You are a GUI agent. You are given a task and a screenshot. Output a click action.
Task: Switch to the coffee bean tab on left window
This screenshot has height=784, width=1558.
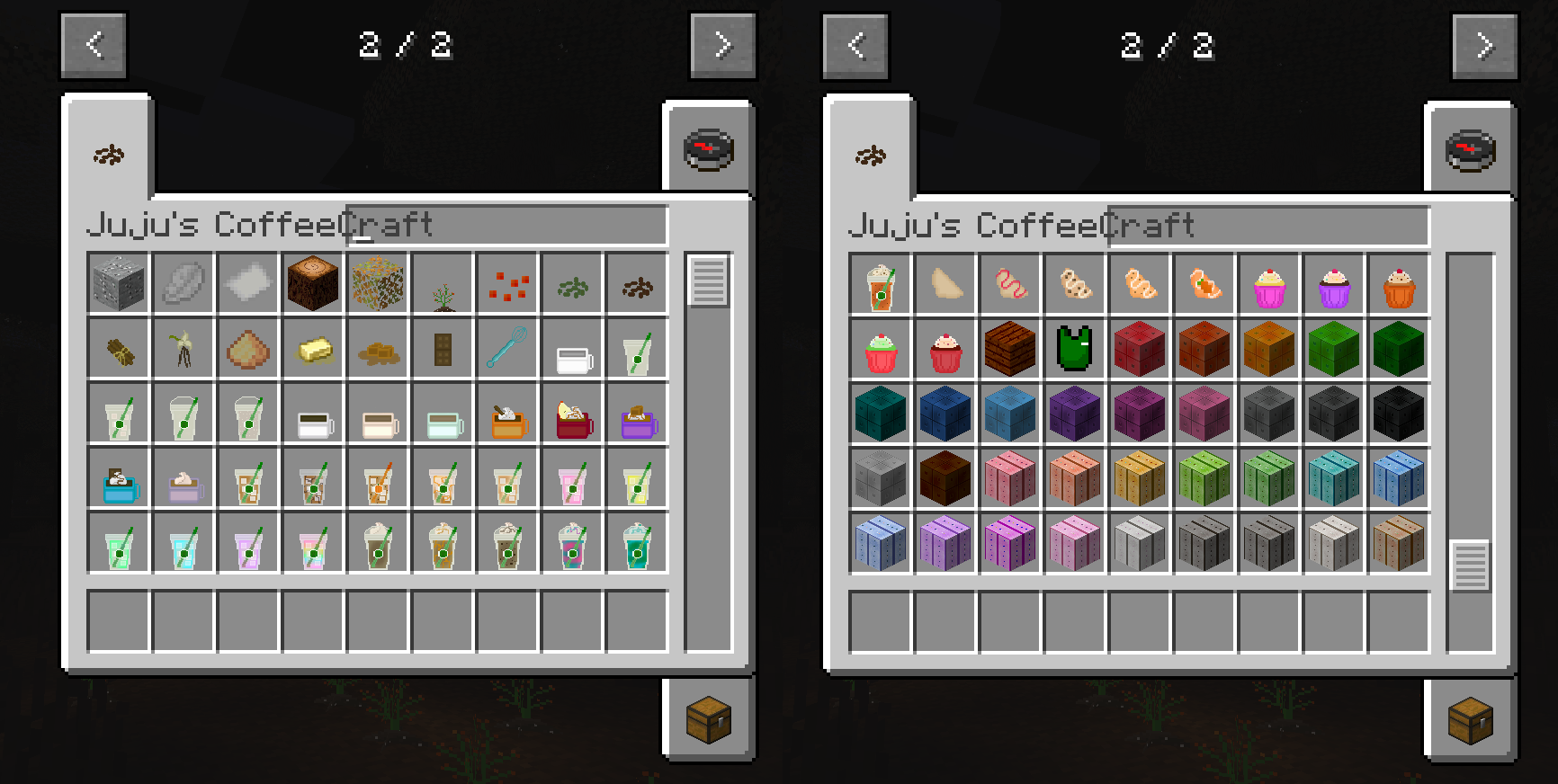pyautogui.click(x=107, y=153)
